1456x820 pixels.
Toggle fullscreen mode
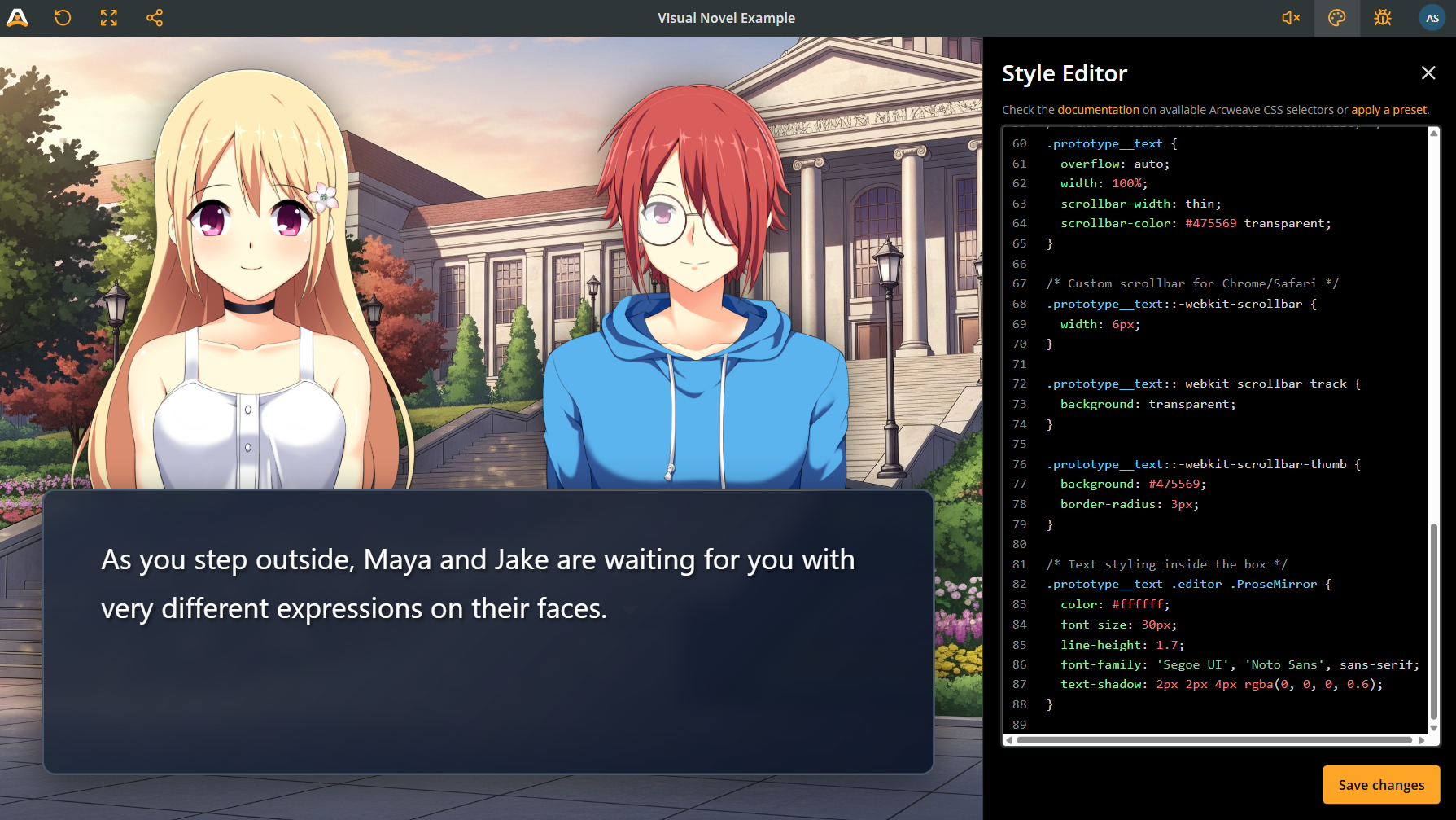pyautogui.click(x=109, y=18)
